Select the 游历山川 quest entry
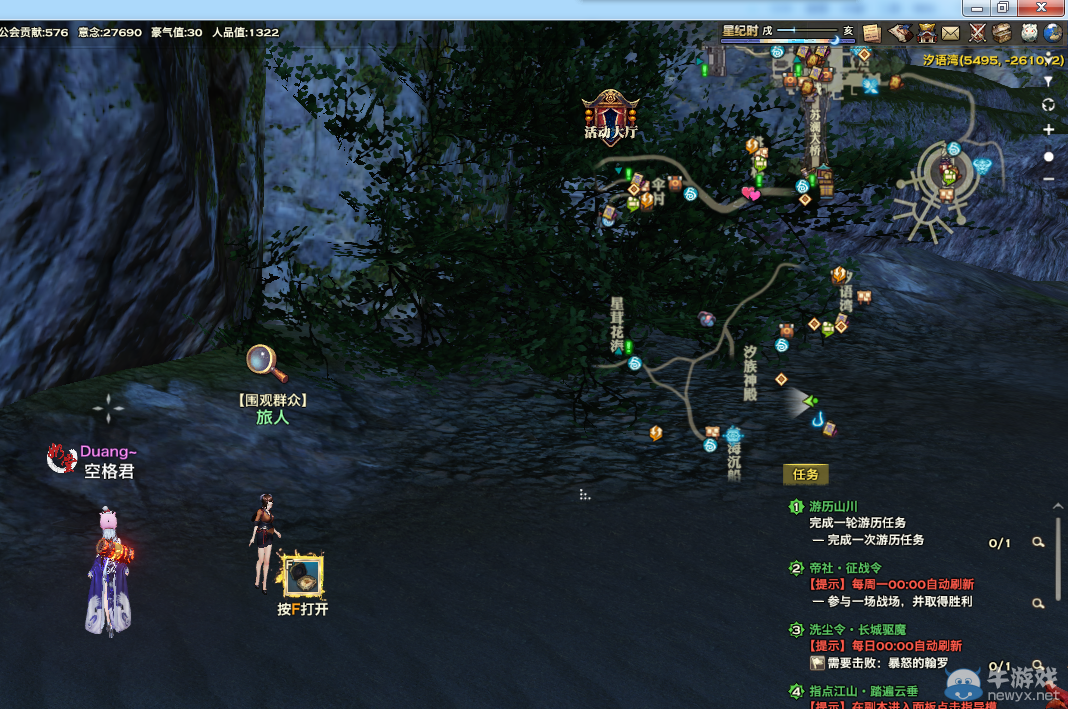Image resolution: width=1068 pixels, height=709 pixels. 833,507
